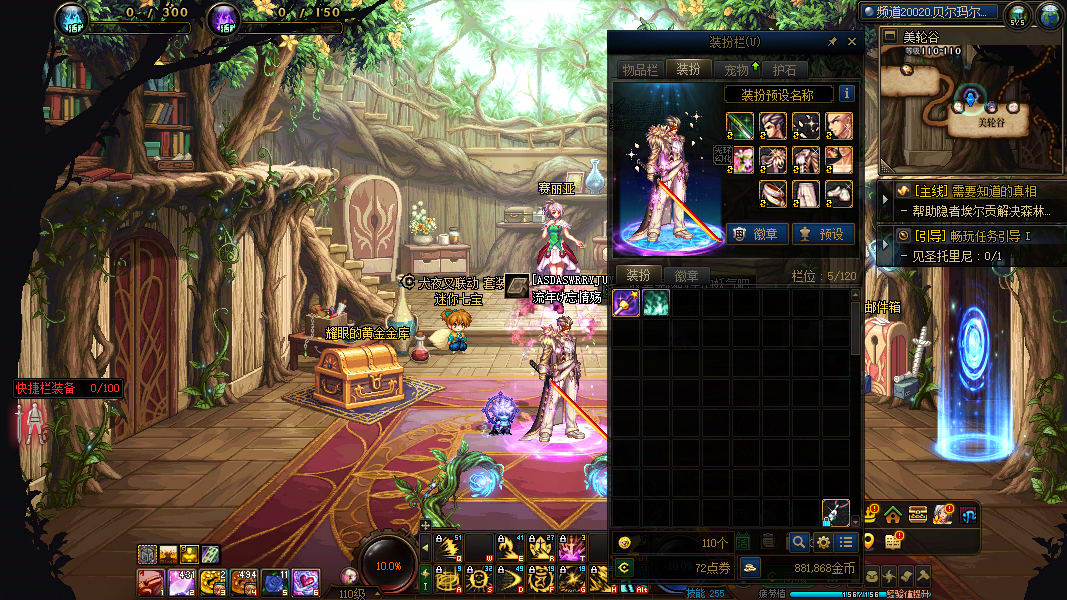Switch to the 物品栏 tab
1067x600 pixels.
pyautogui.click(x=640, y=69)
